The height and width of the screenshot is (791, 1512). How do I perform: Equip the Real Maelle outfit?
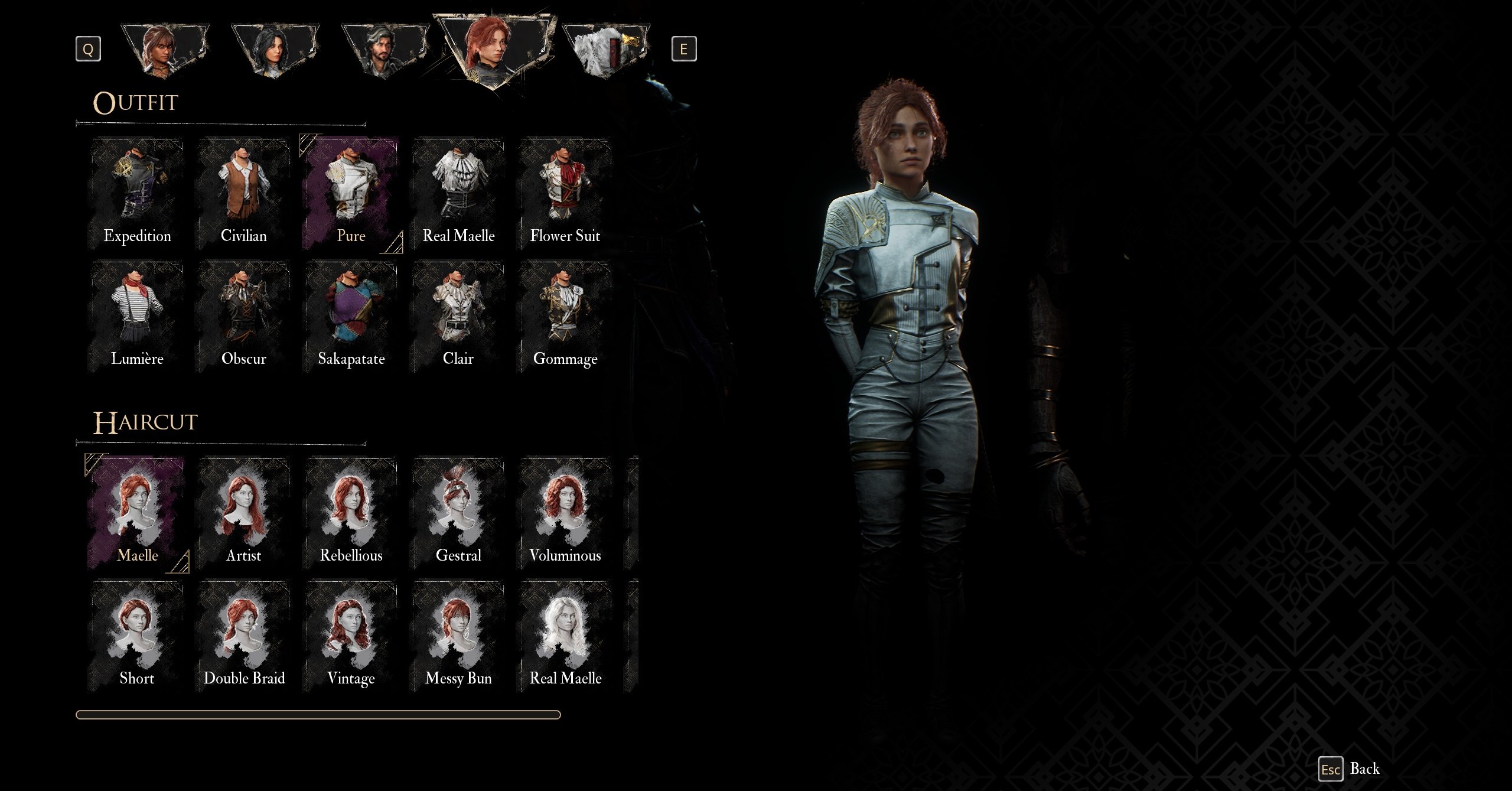tap(458, 193)
